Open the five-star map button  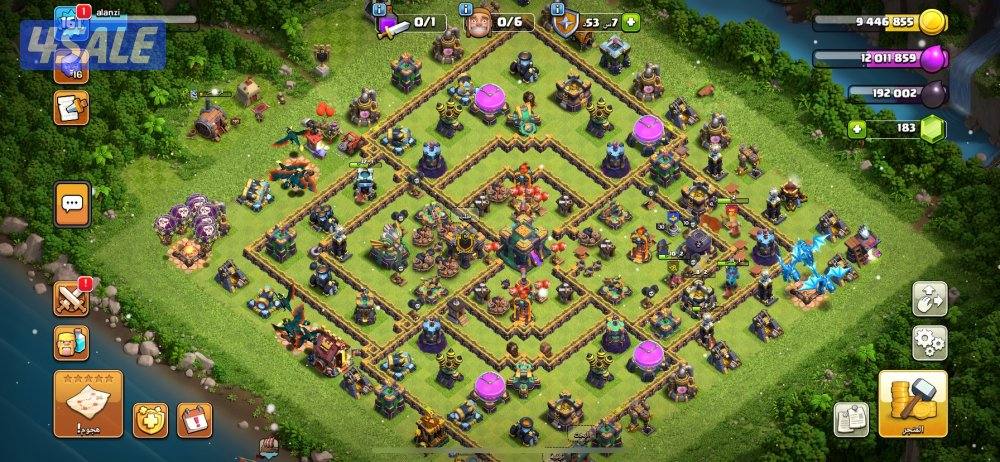tap(88, 405)
